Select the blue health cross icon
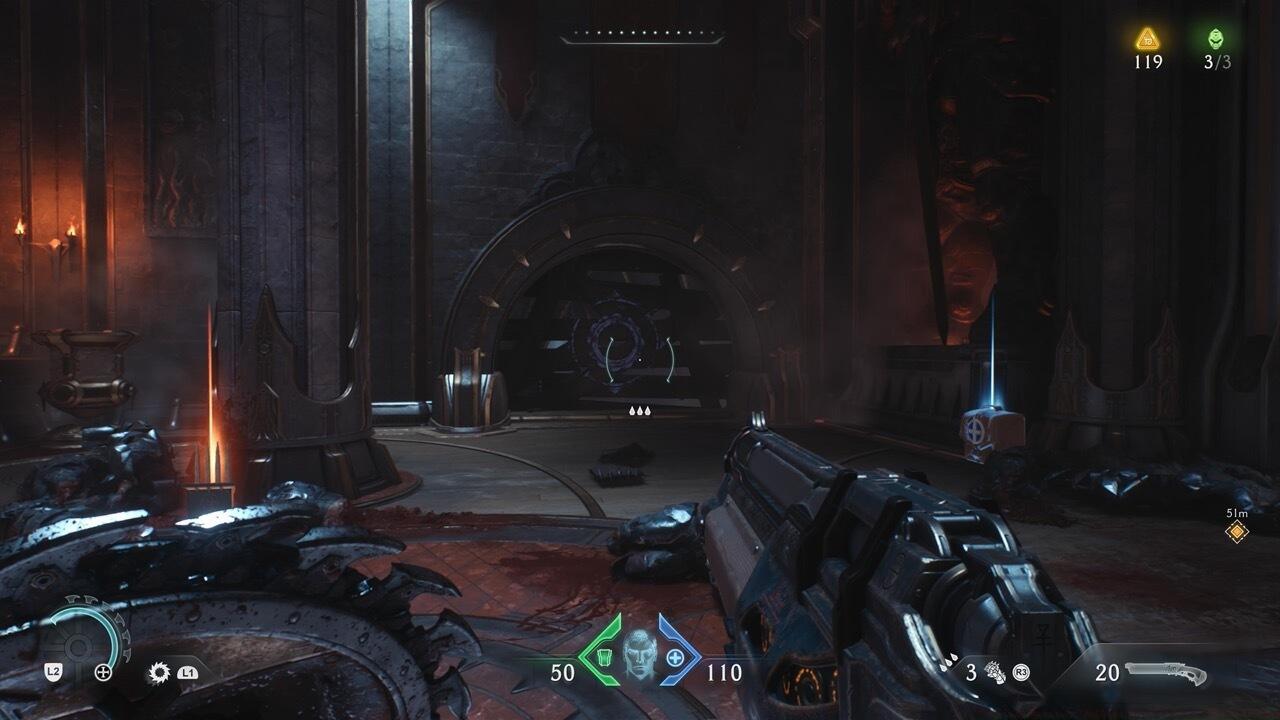The height and width of the screenshot is (720, 1280). pos(676,657)
